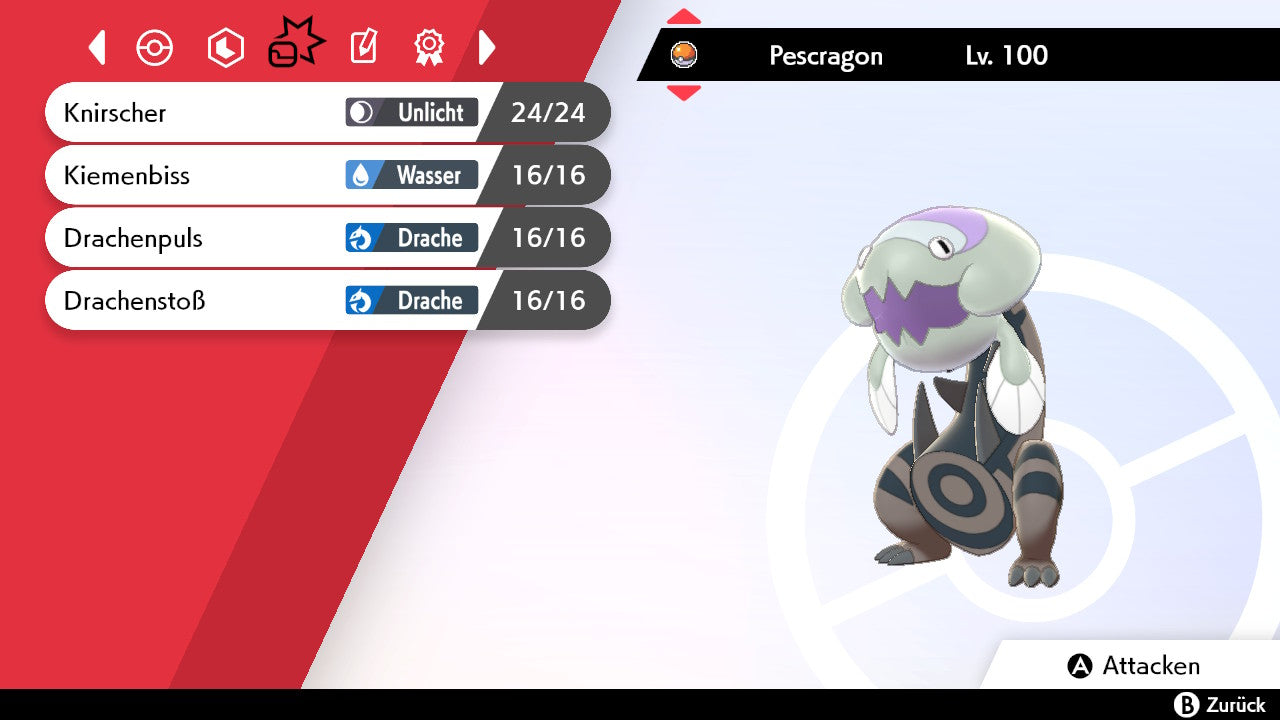This screenshot has width=1280, height=720.
Task: Open the trainer memo notes tab
Action: pos(364,47)
